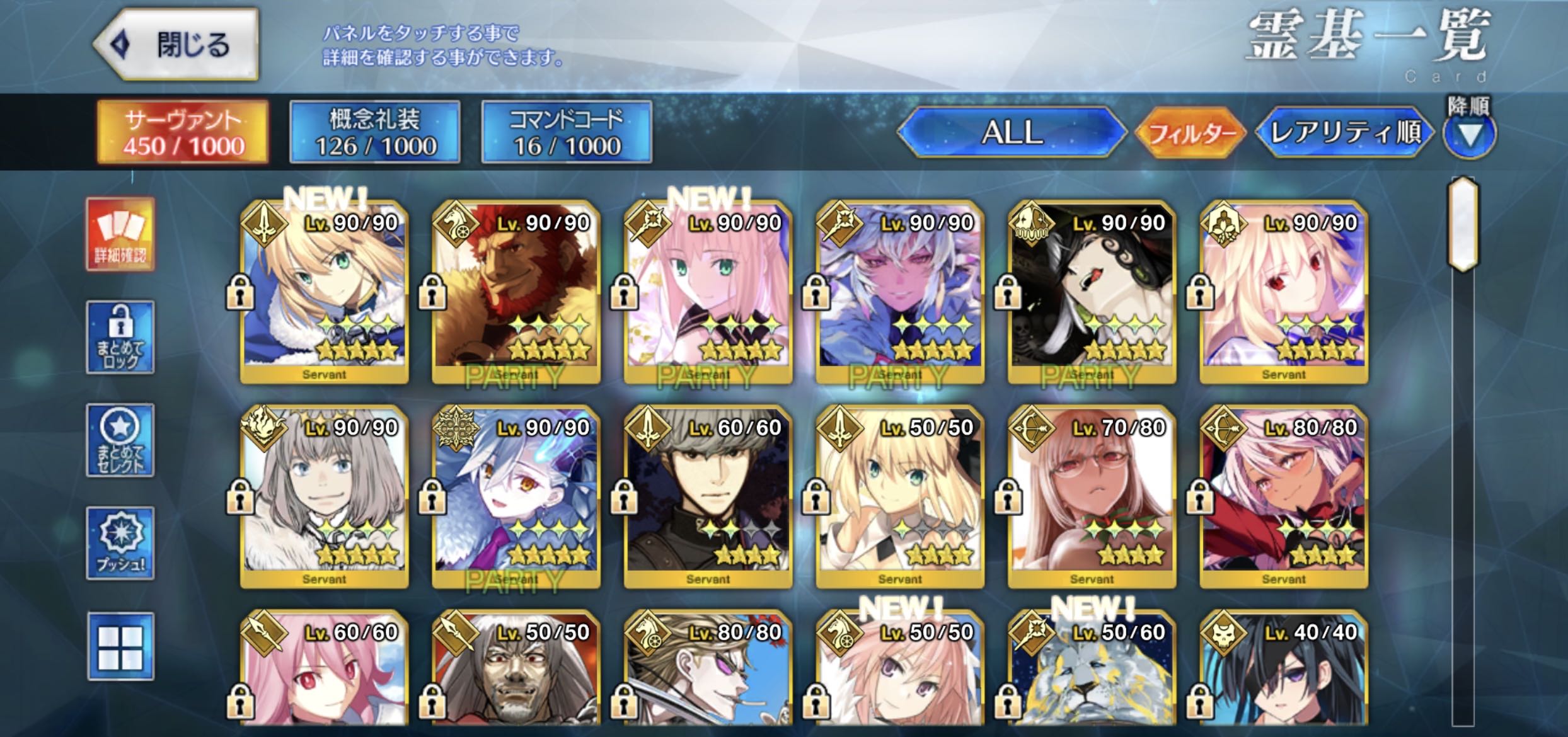
Task: Open the 概念礼装 tab
Action: click(x=375, y=132)
